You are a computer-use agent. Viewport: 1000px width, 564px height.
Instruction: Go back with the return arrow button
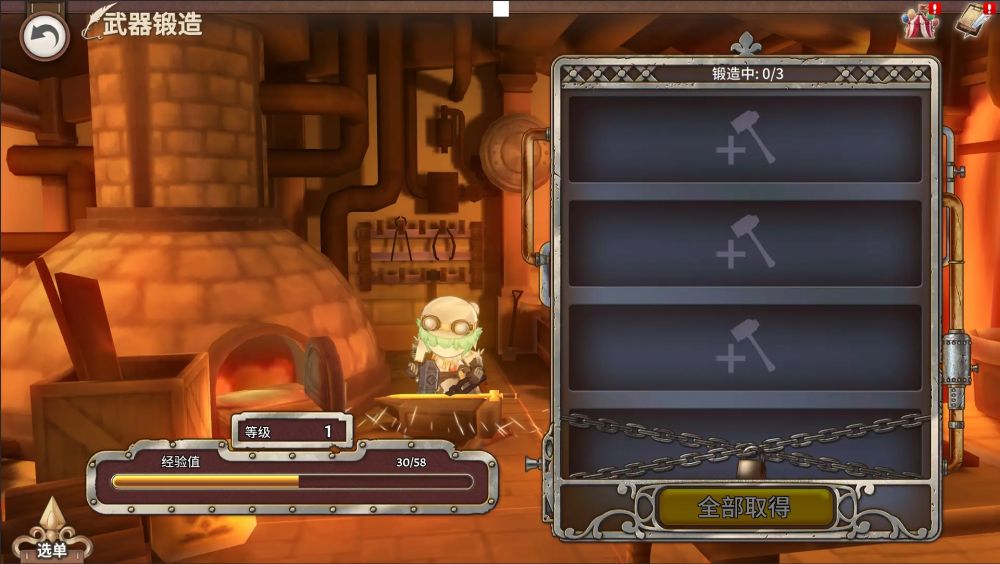coord(44,37)
